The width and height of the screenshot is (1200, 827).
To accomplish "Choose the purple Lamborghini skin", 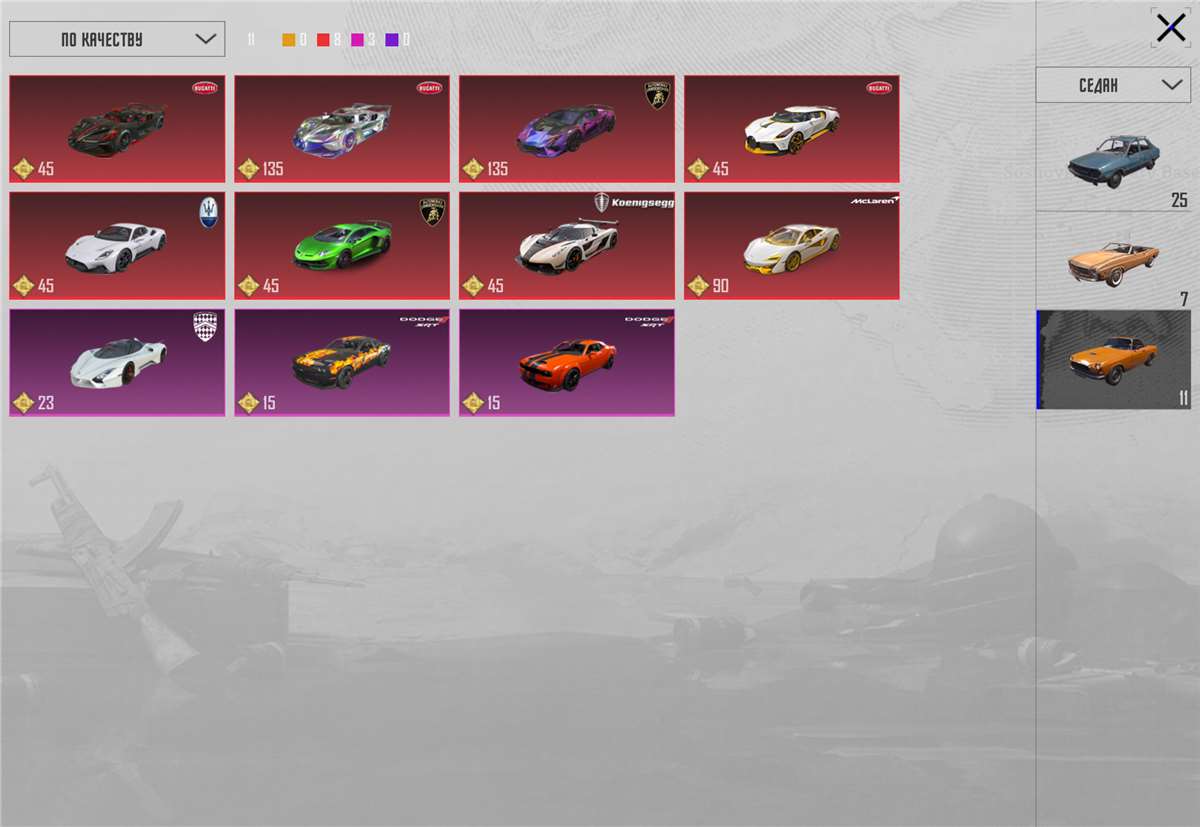I will tap(567, 129).
